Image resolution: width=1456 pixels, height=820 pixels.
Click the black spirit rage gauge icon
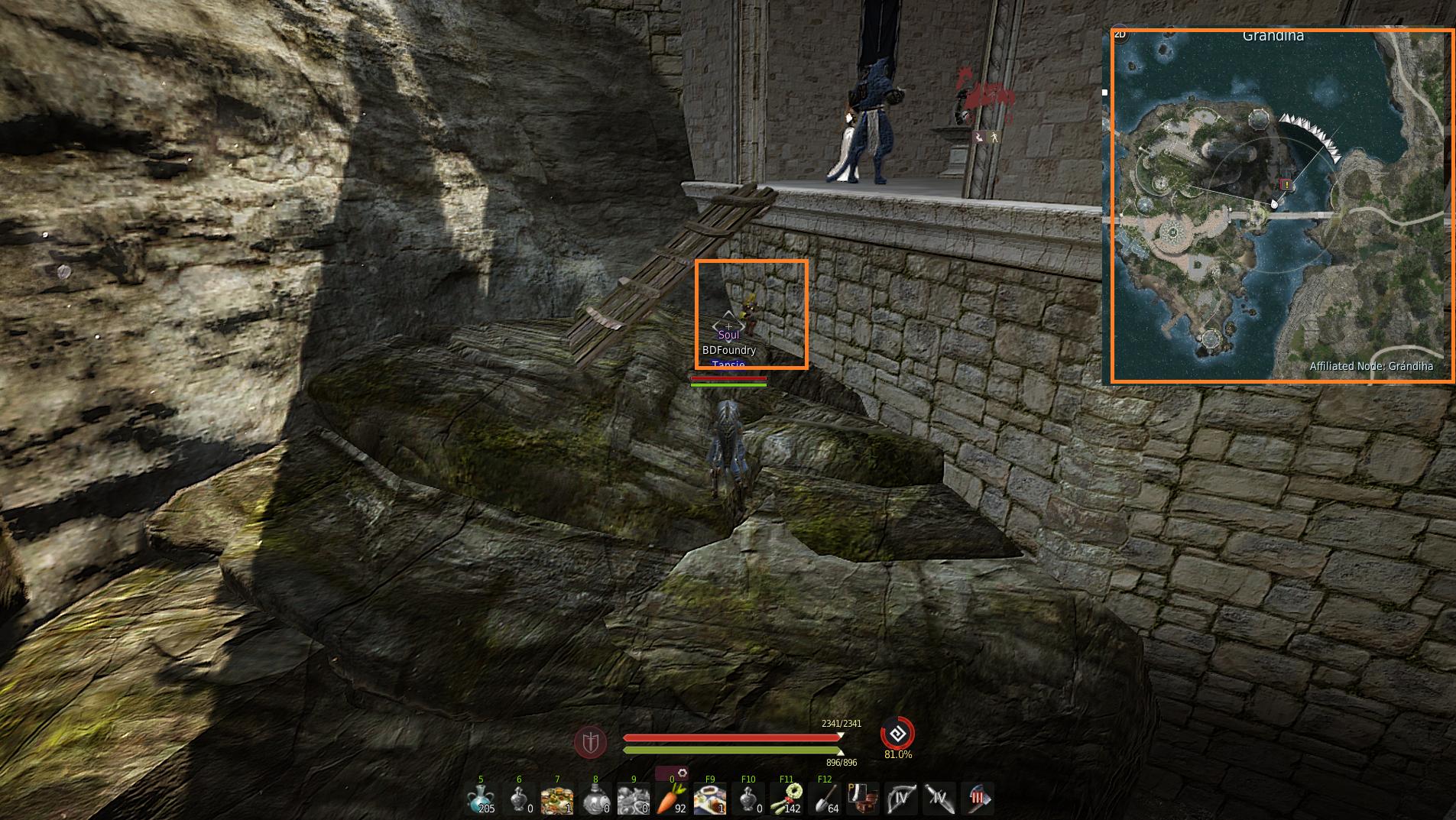(897, 734)
